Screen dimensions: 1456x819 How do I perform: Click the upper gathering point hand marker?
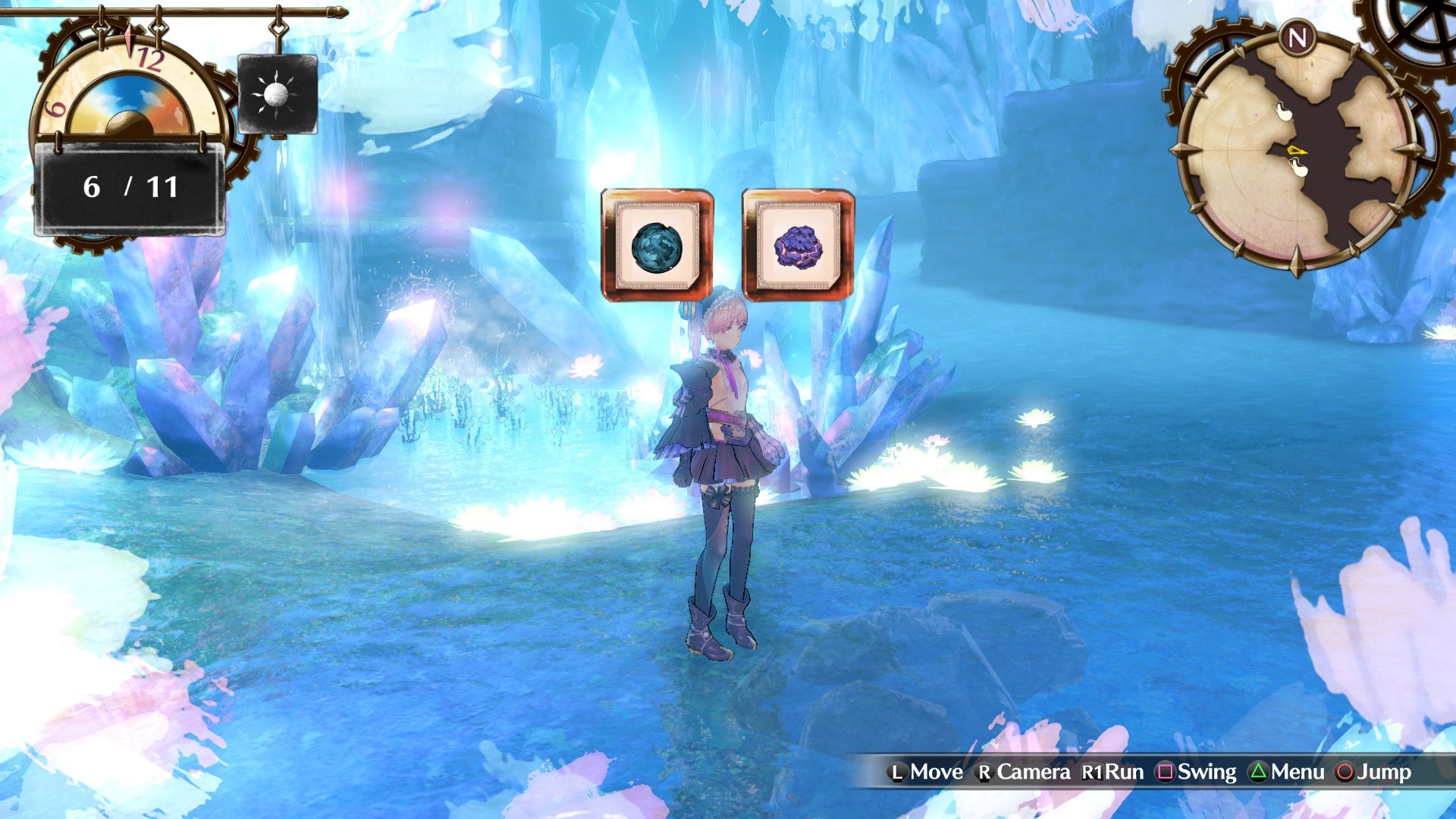point(1283,111)
